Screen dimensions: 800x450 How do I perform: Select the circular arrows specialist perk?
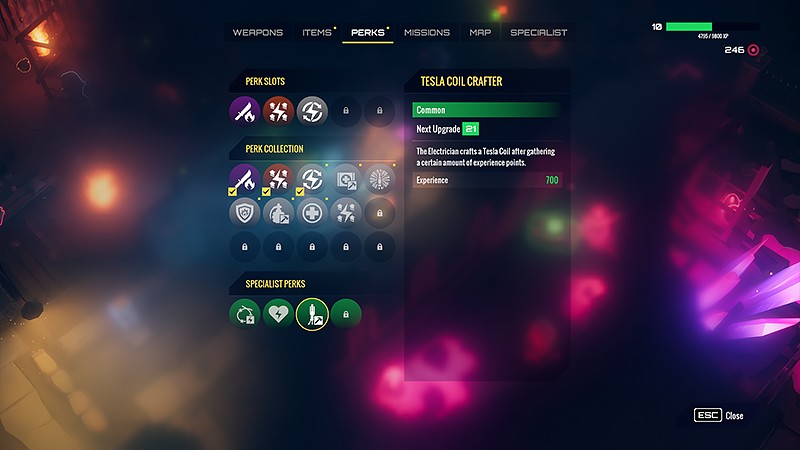245,314
